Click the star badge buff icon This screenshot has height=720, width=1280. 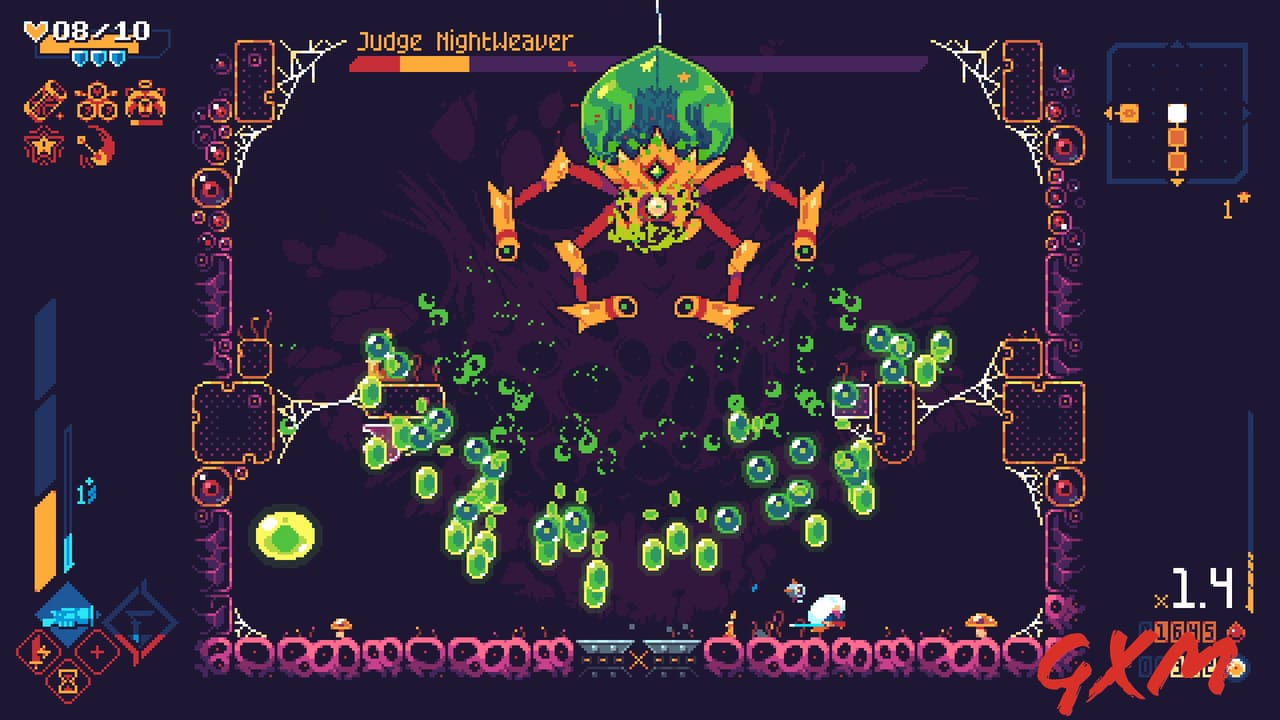pos(42,144)
